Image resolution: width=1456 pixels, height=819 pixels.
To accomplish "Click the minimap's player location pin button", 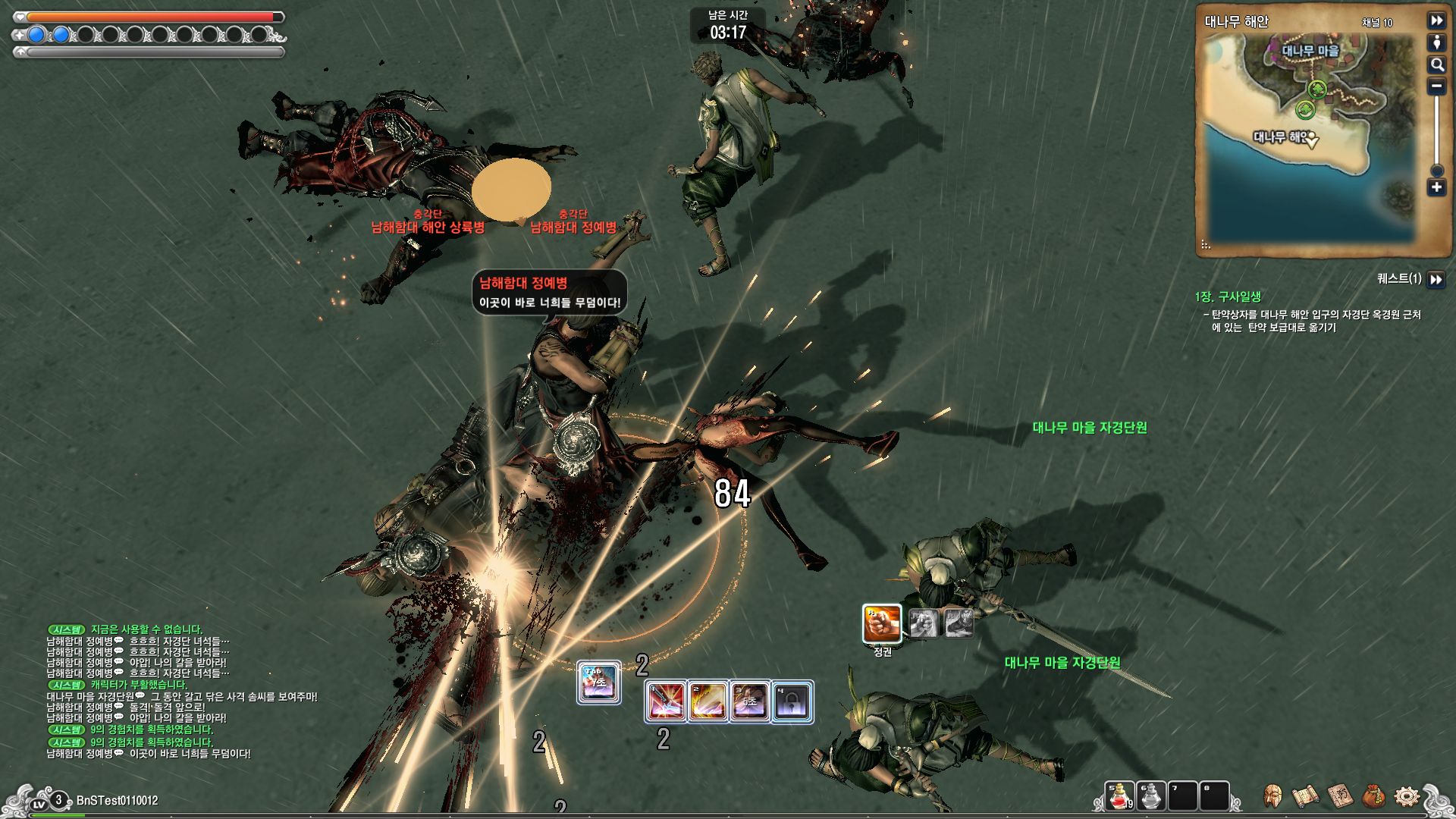I will pos(1436,42).
